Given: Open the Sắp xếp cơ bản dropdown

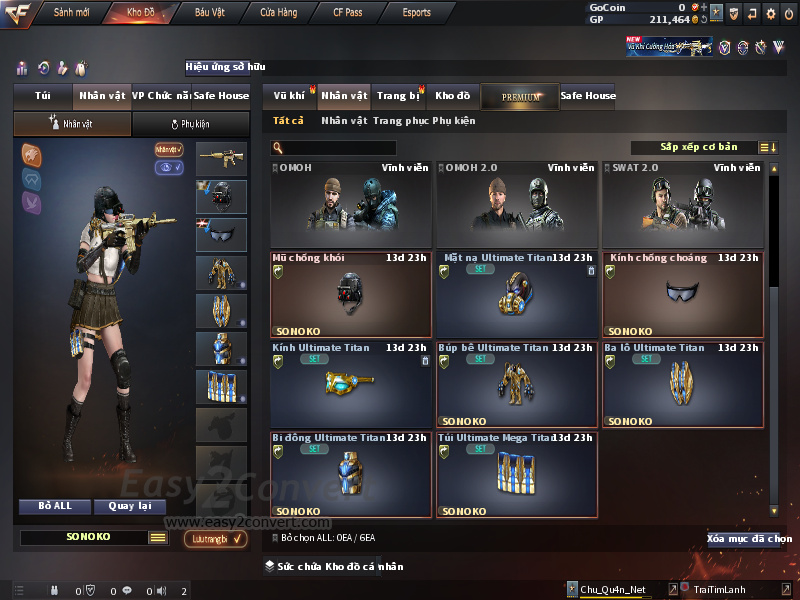Looking at the screenshot, I should pos(700,147).
